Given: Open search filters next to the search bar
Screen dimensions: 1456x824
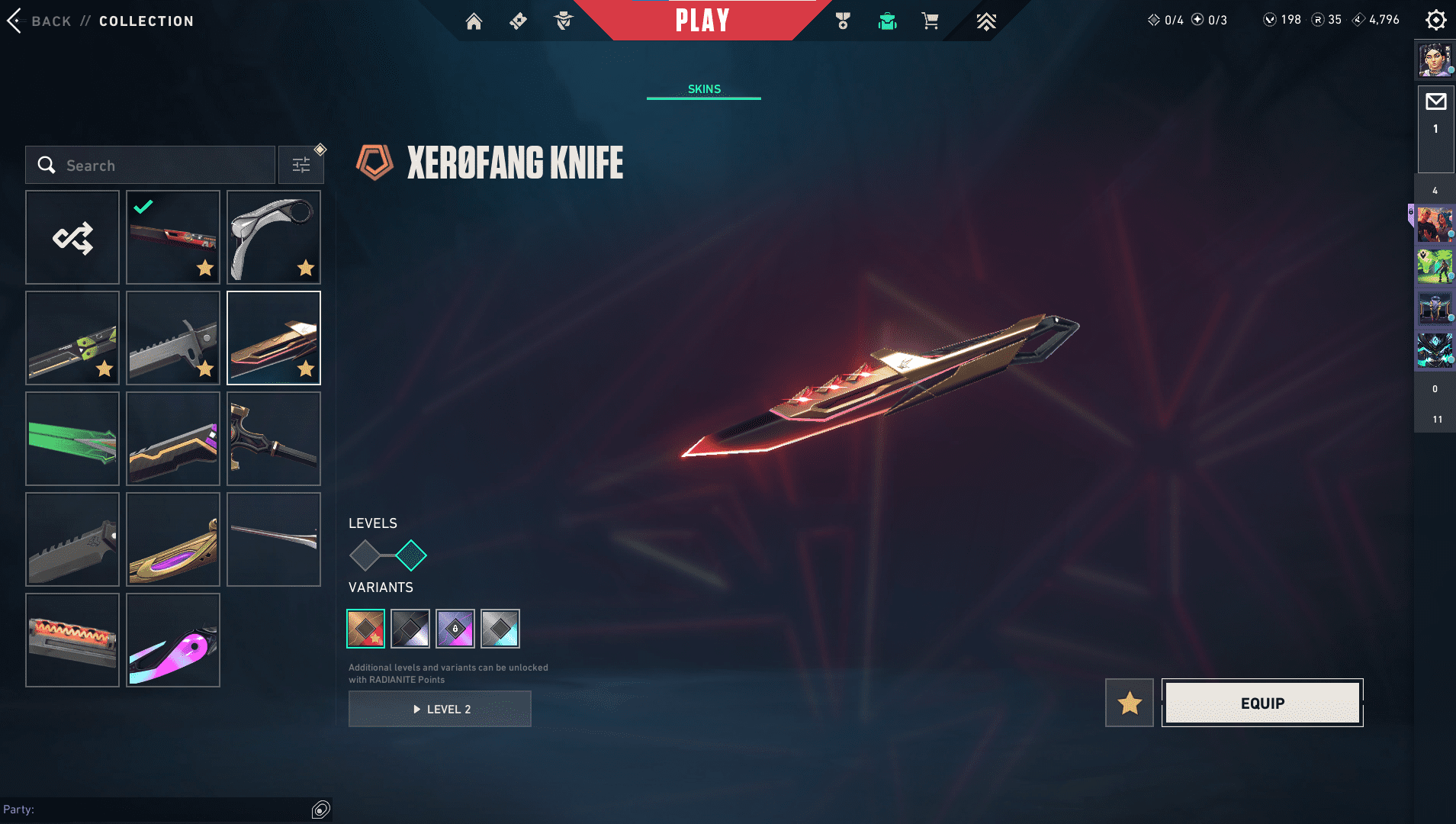Looking at the screenshot, I should (x=301, y=164).
